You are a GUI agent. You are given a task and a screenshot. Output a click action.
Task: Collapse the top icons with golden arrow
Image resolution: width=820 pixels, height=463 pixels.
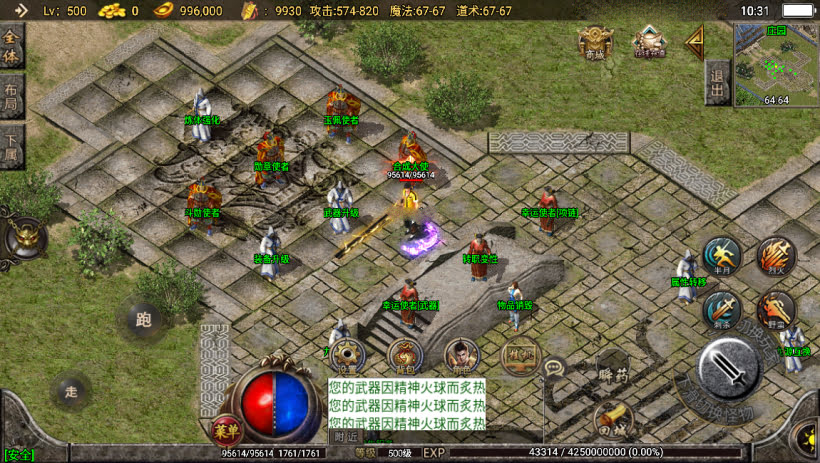pos(692,42)
